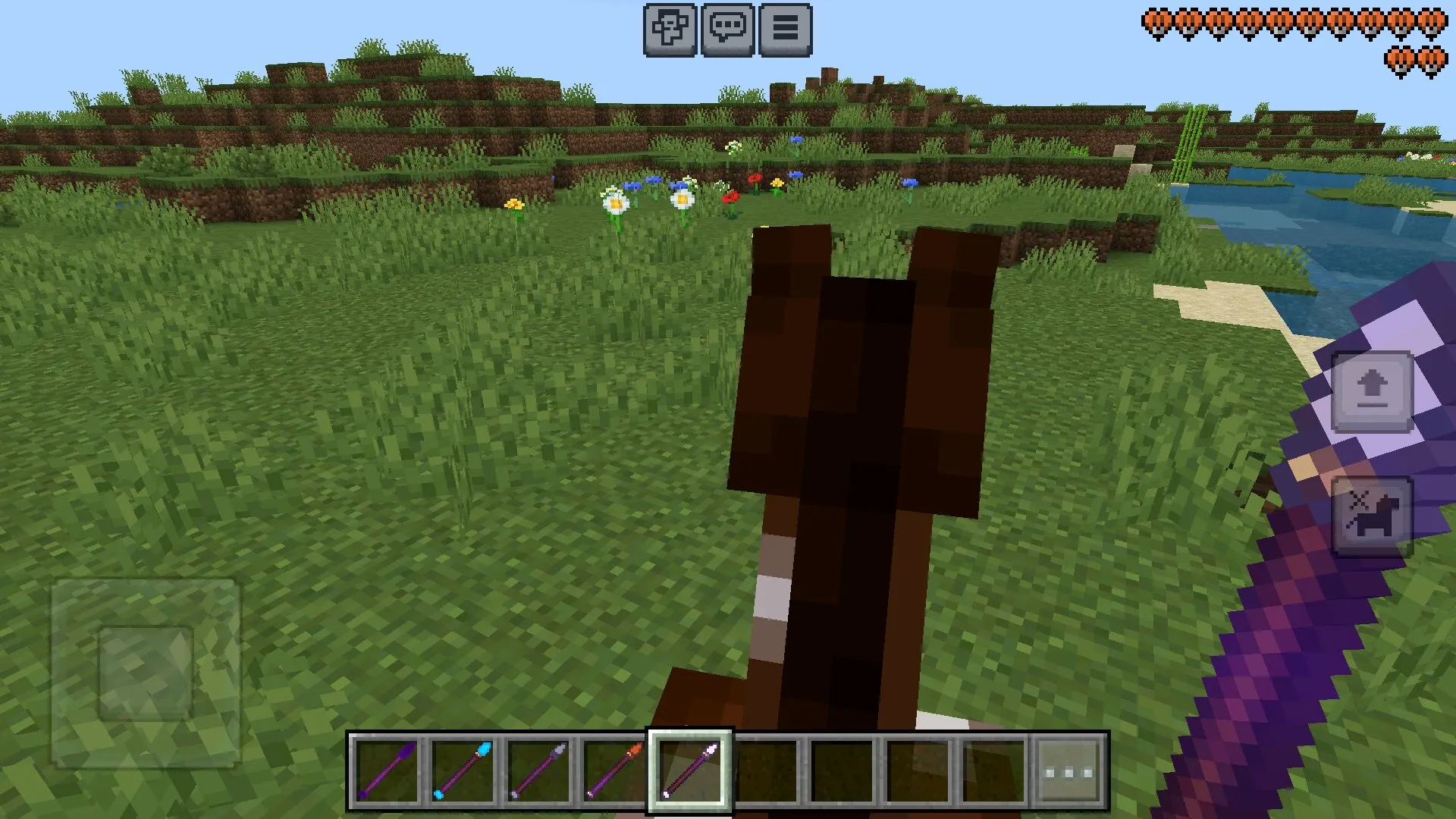This screenshot has width=1456, height=819.
Task: Select the gray-tipped spear slot
Action: pos(538,771)
